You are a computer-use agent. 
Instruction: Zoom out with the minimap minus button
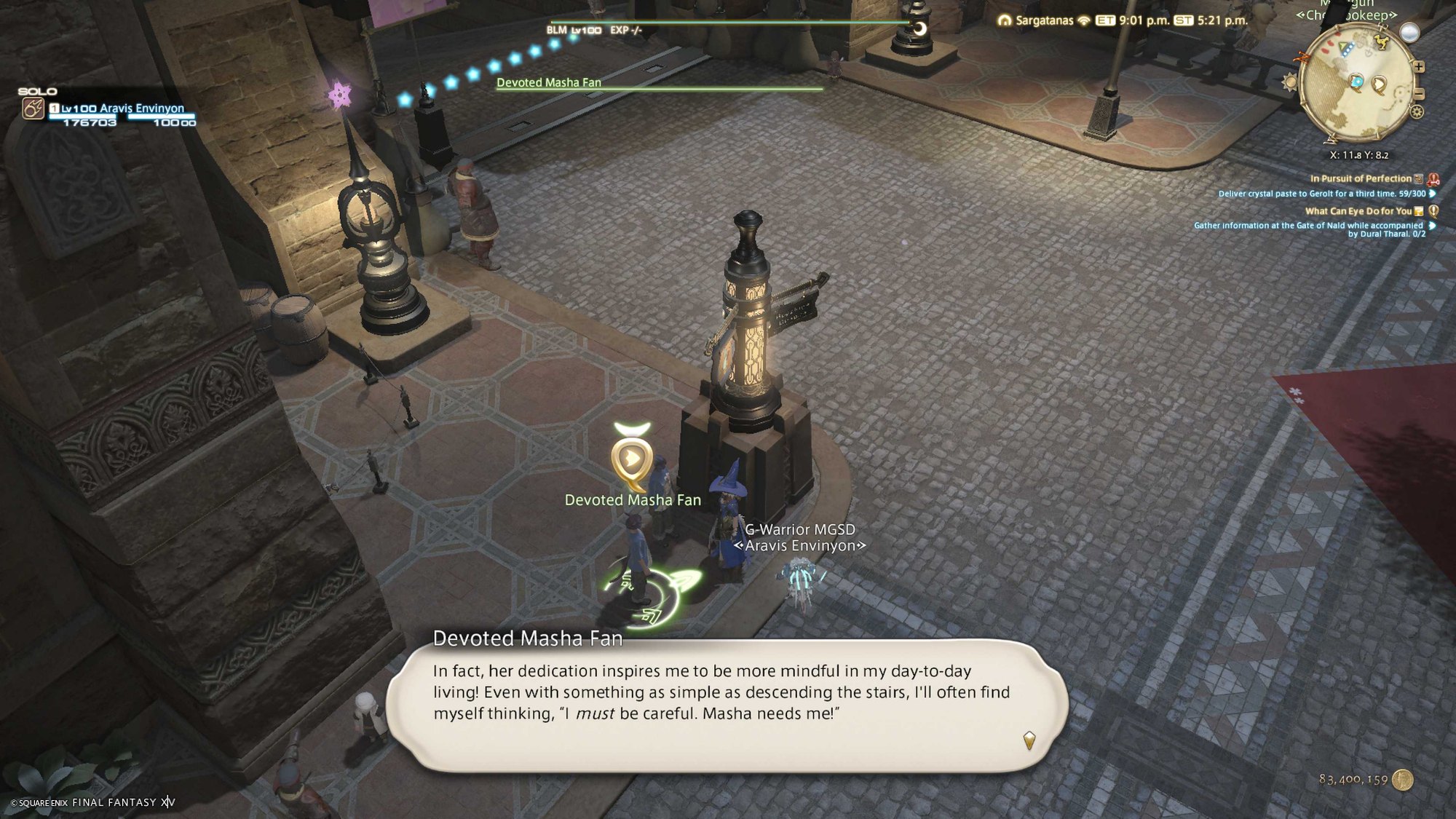(x=1419, y=94)
